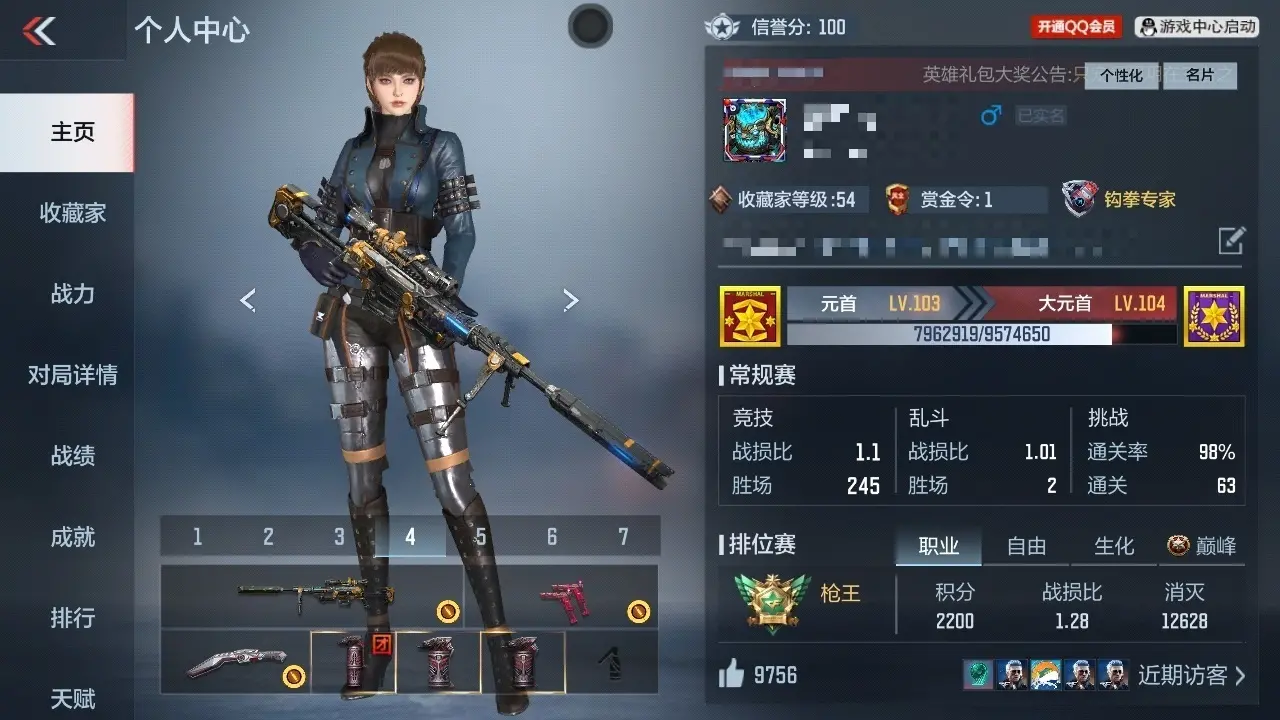
Task: Click the 个性化 personalization button
Action: pos(1121,76)
